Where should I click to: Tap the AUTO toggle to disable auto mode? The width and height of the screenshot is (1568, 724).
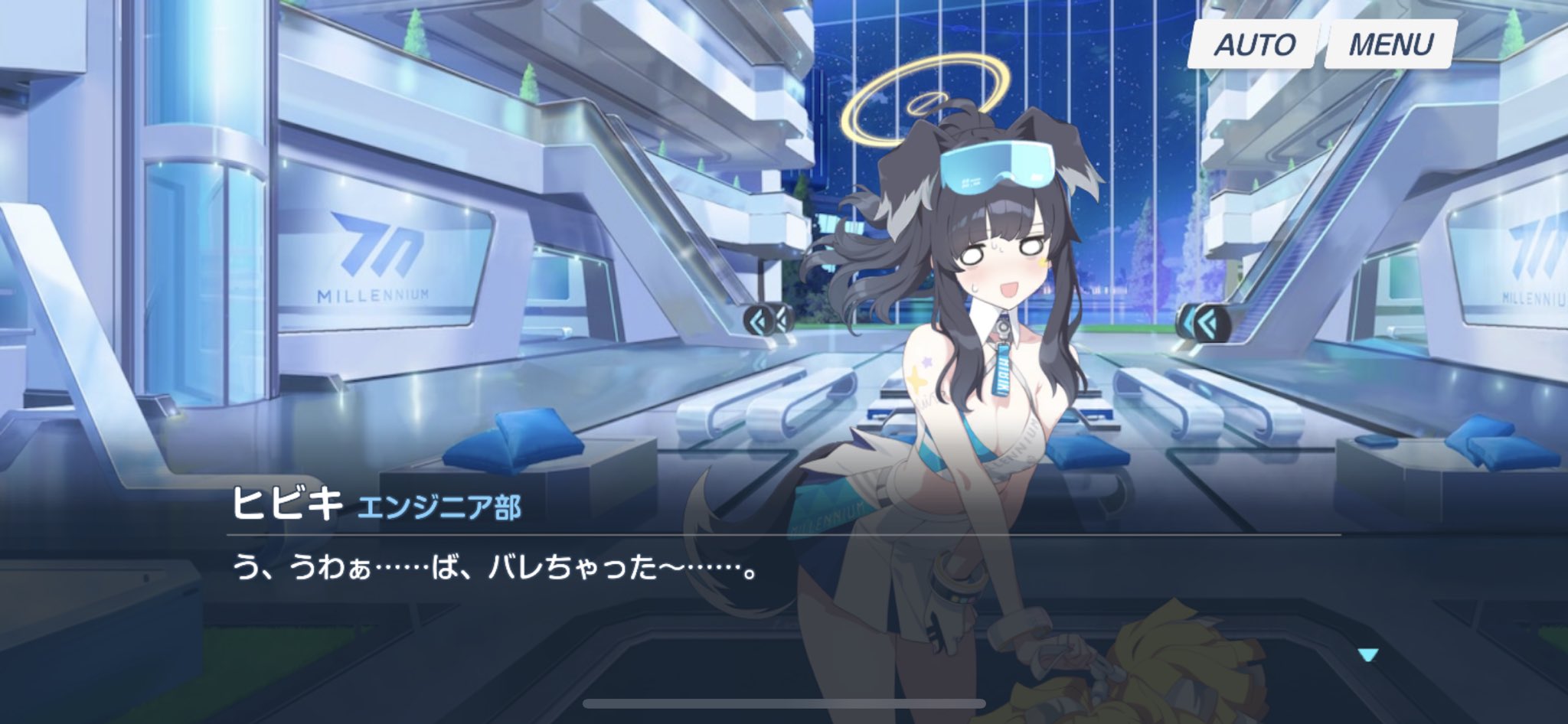pyautogui.click(x=1254, y=44)
